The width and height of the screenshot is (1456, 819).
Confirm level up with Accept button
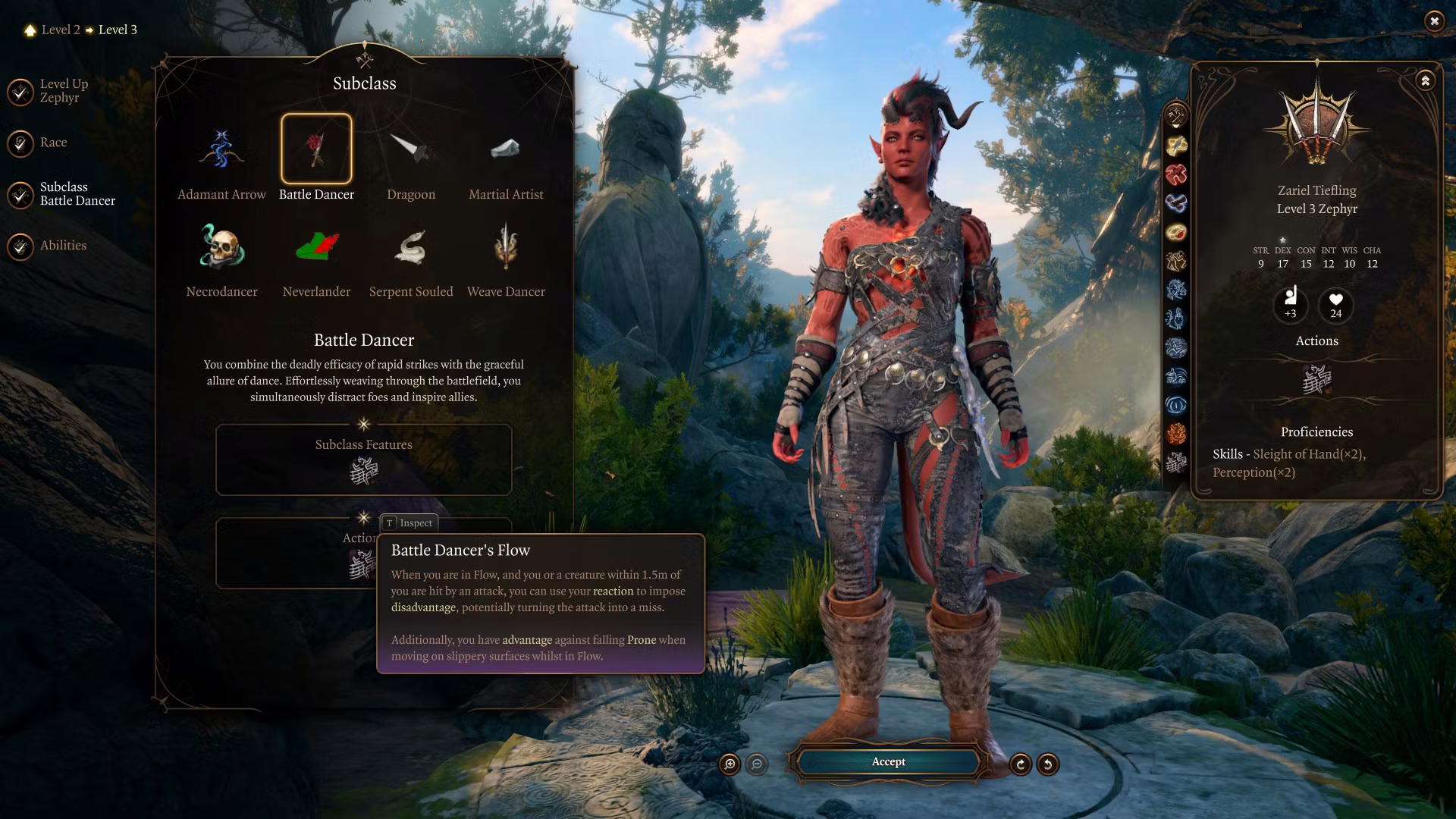pos(888,762)
